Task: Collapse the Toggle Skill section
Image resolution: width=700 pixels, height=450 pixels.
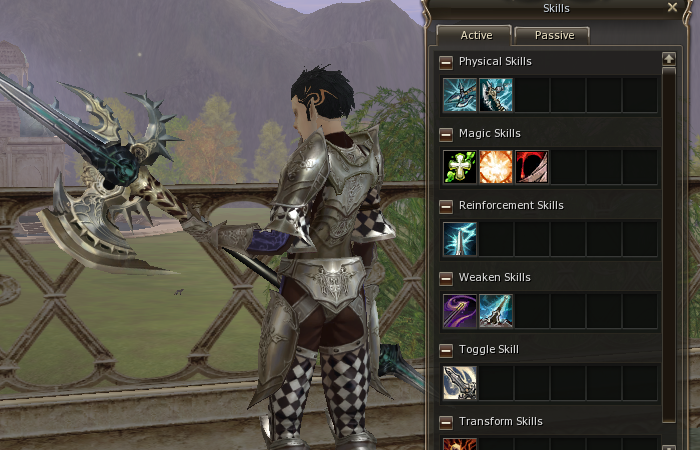Action: [x=446, y=350]
